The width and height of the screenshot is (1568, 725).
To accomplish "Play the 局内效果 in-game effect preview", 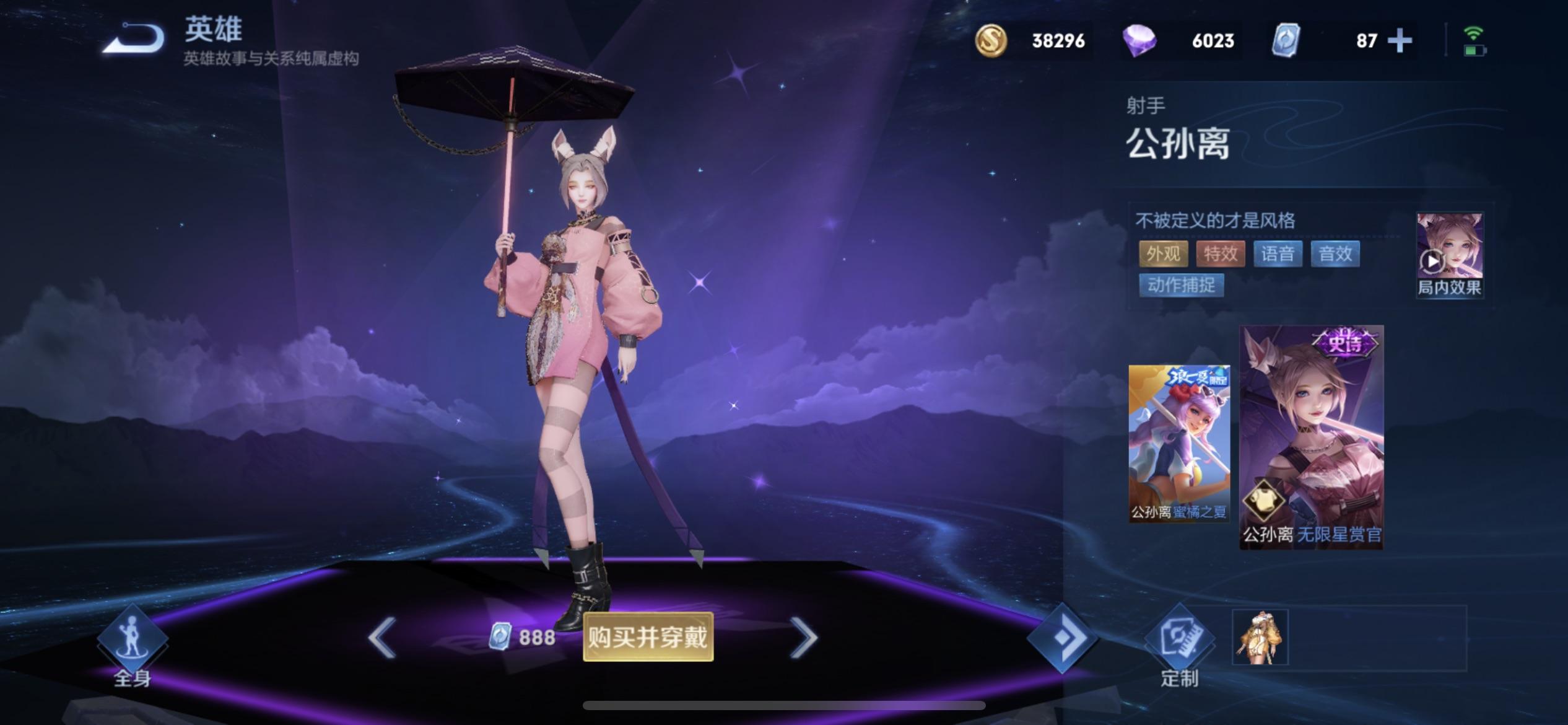I will pos(1449,255).
